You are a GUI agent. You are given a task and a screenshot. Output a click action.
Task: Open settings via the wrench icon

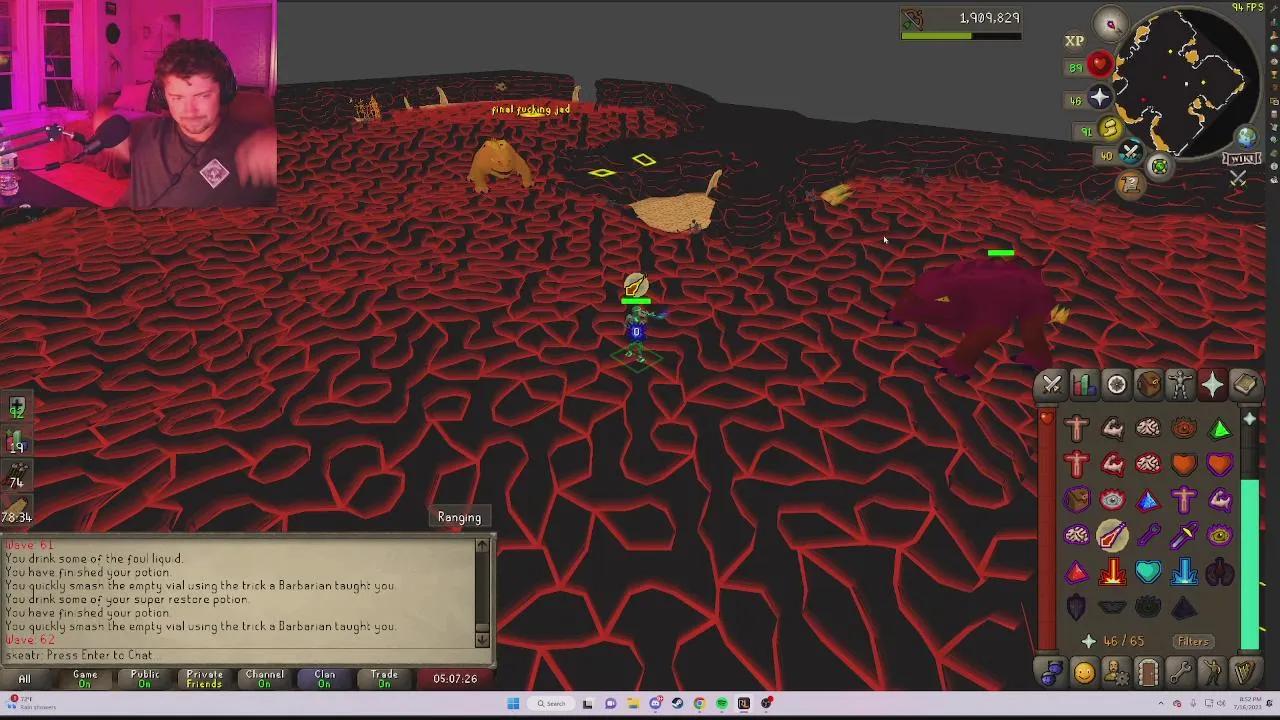point(1181,674)
